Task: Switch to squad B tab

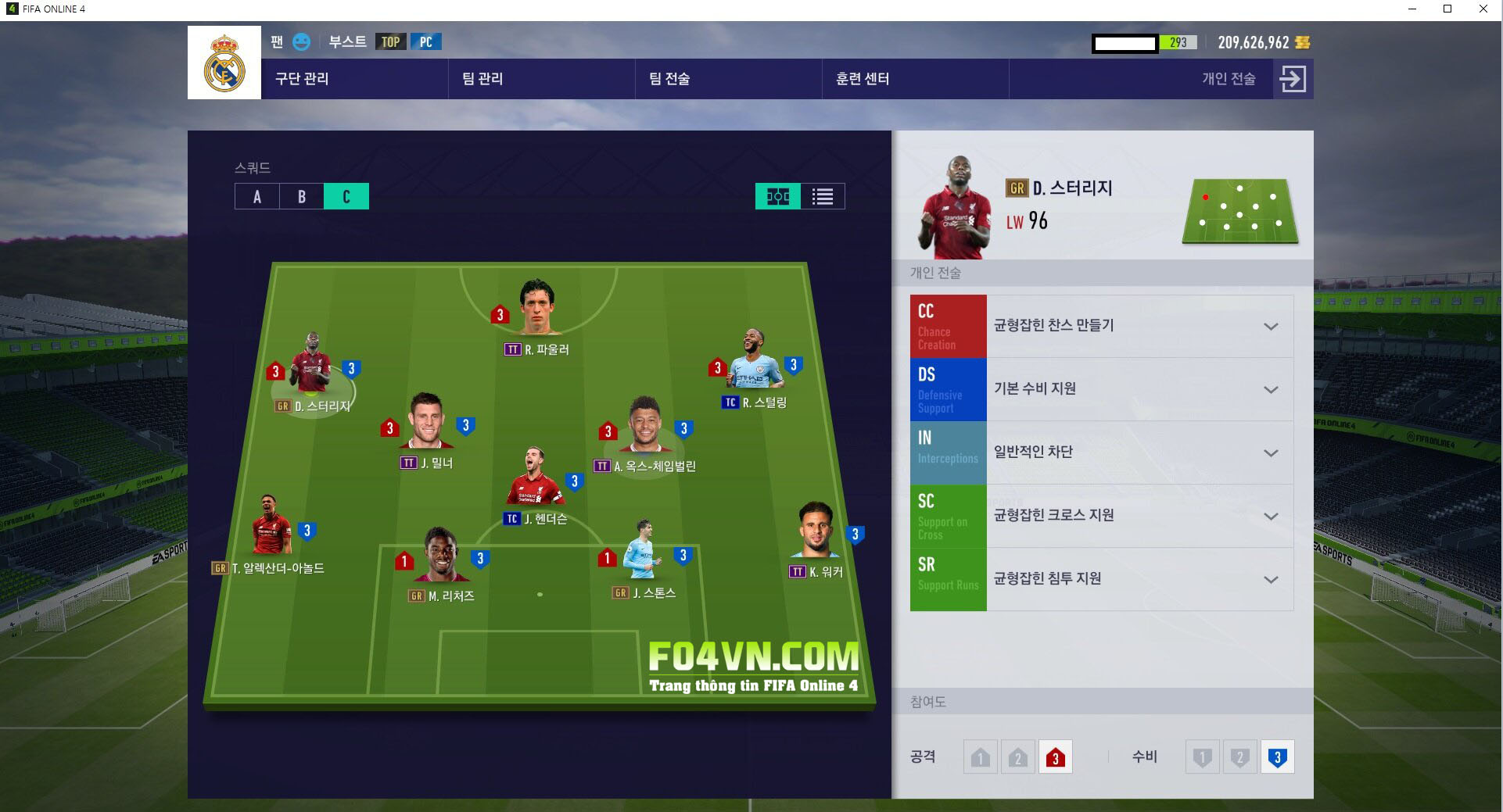Action: (302, 196)
